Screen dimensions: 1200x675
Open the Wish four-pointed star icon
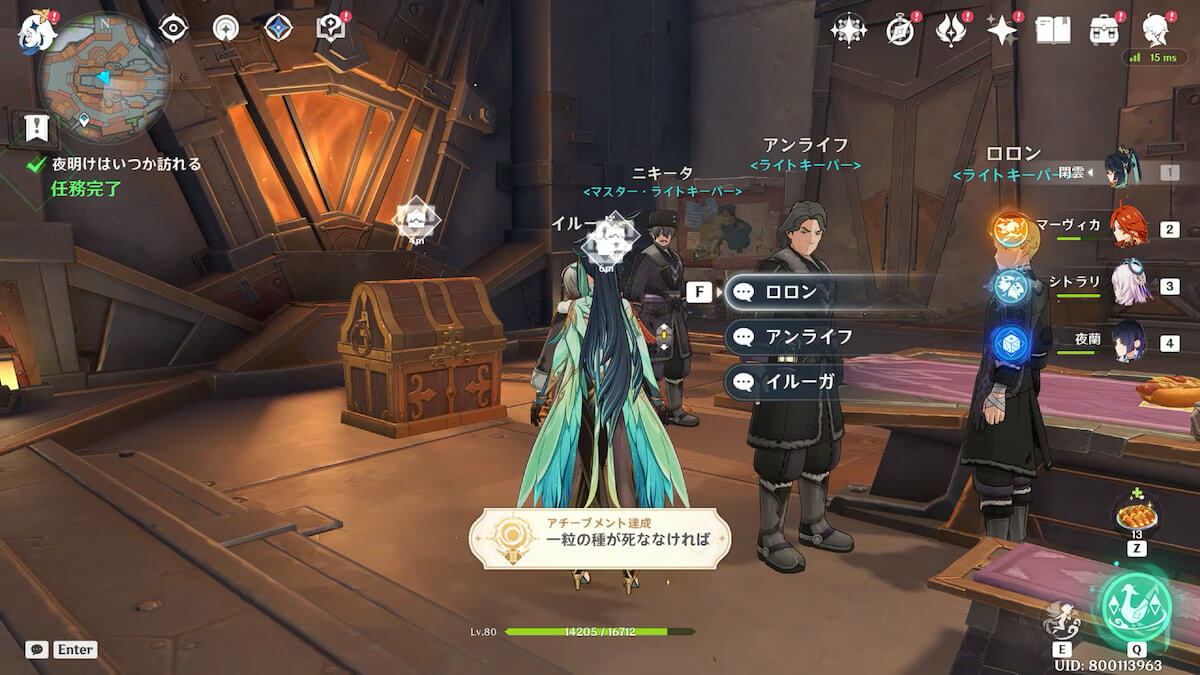tap(1001, 31)
